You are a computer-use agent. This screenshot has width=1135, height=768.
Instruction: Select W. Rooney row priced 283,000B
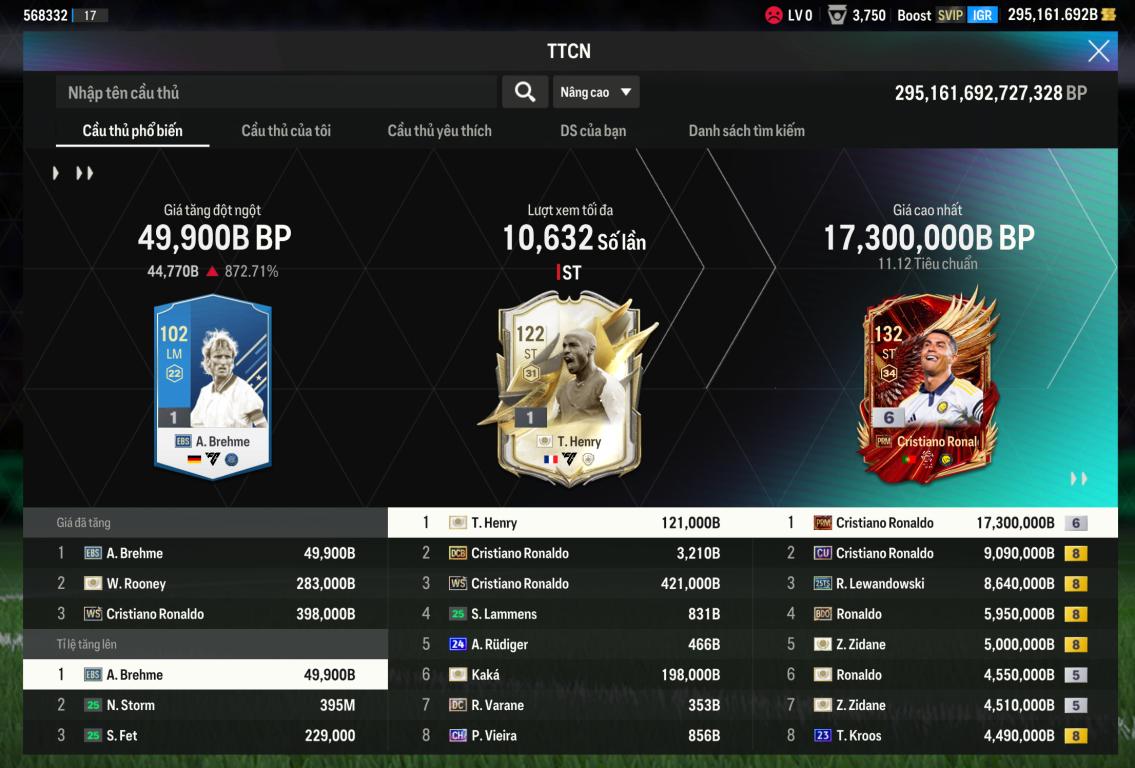[205, 584]
